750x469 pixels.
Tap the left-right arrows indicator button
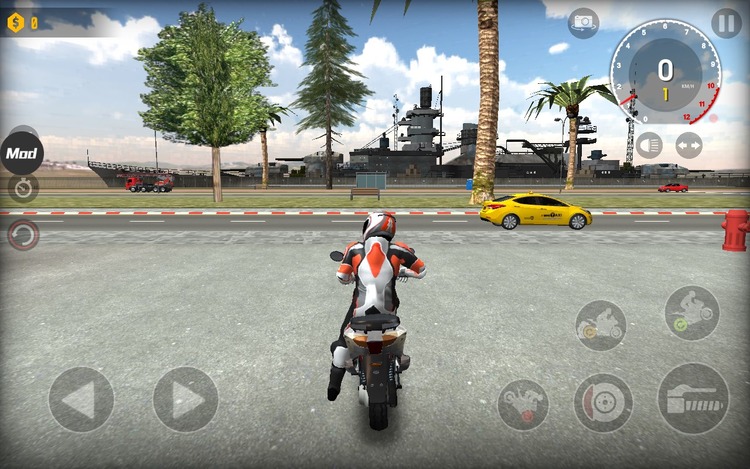click(689, 145)
